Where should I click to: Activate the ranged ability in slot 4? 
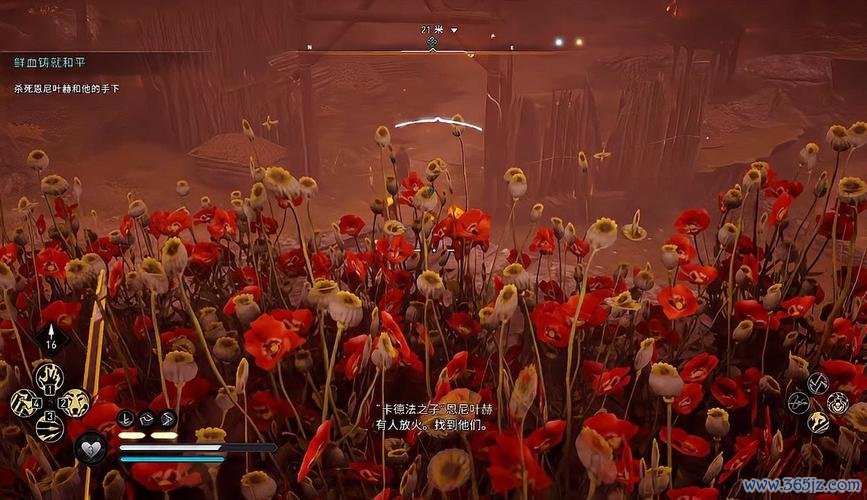pos(23,403)
